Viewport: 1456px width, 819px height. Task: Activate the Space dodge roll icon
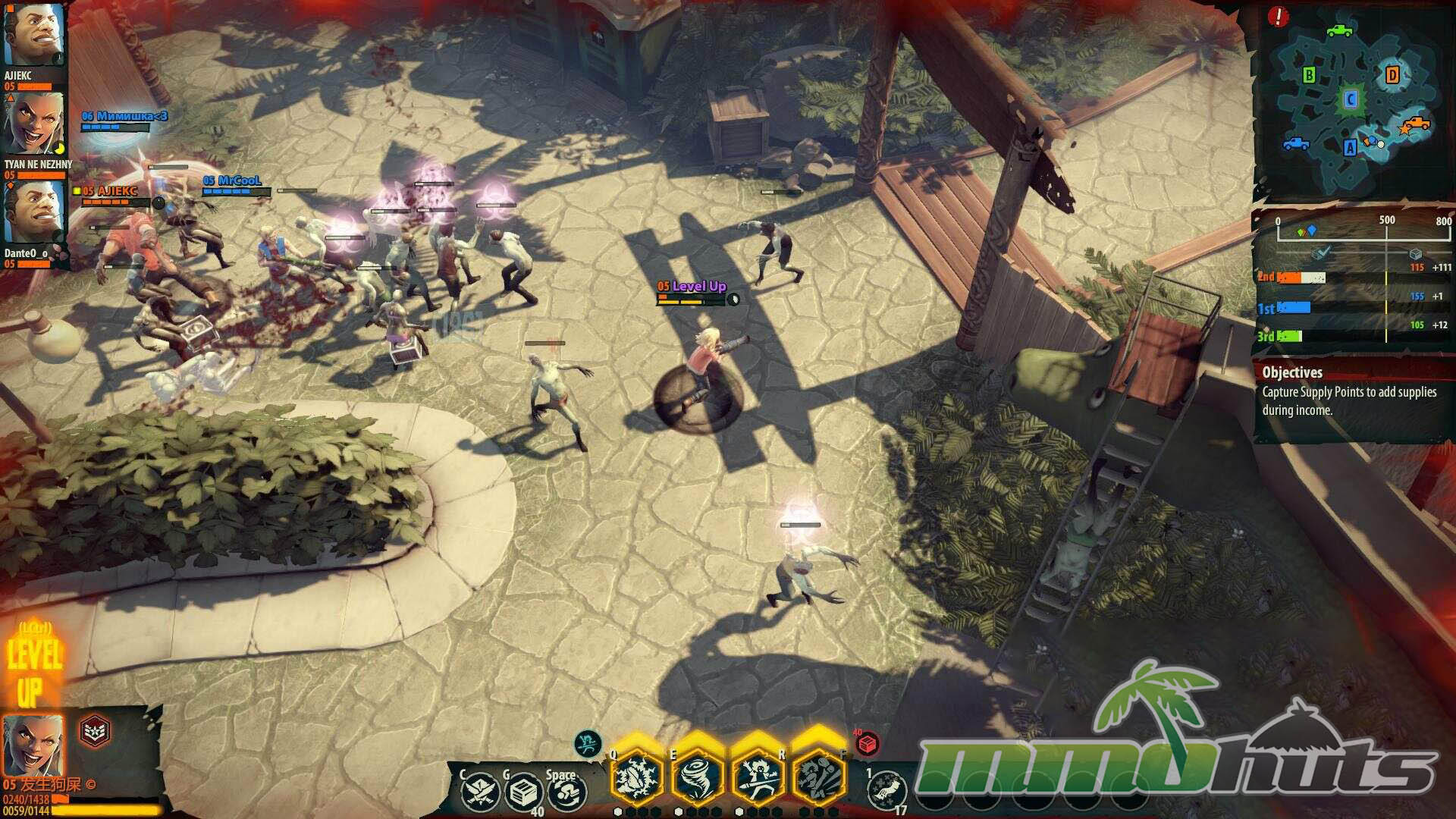(x=567, y=793)
